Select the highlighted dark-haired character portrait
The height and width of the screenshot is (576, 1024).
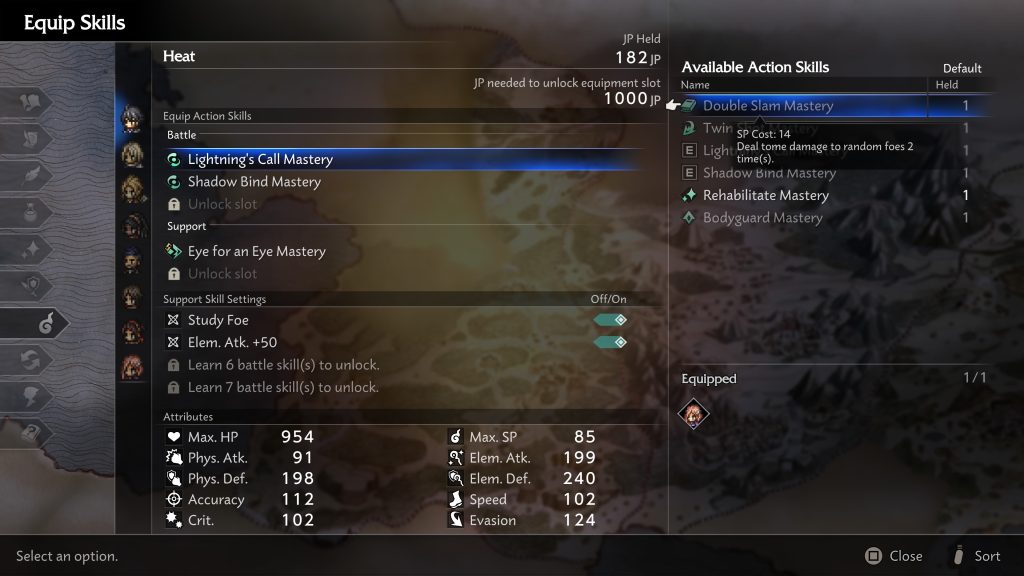pos(132,118)
